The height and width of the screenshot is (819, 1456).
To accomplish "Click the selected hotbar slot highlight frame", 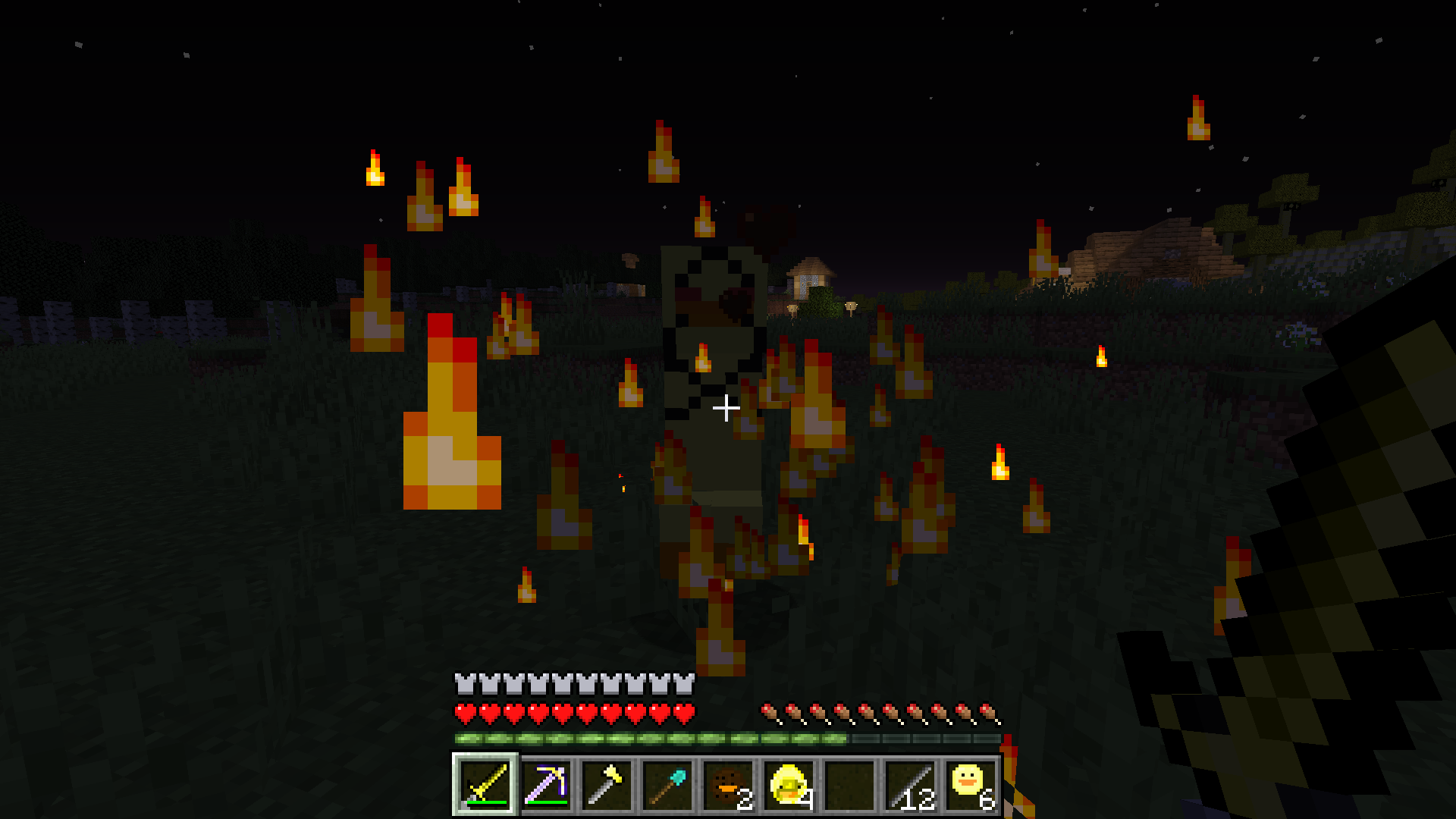I will [485, 785].
